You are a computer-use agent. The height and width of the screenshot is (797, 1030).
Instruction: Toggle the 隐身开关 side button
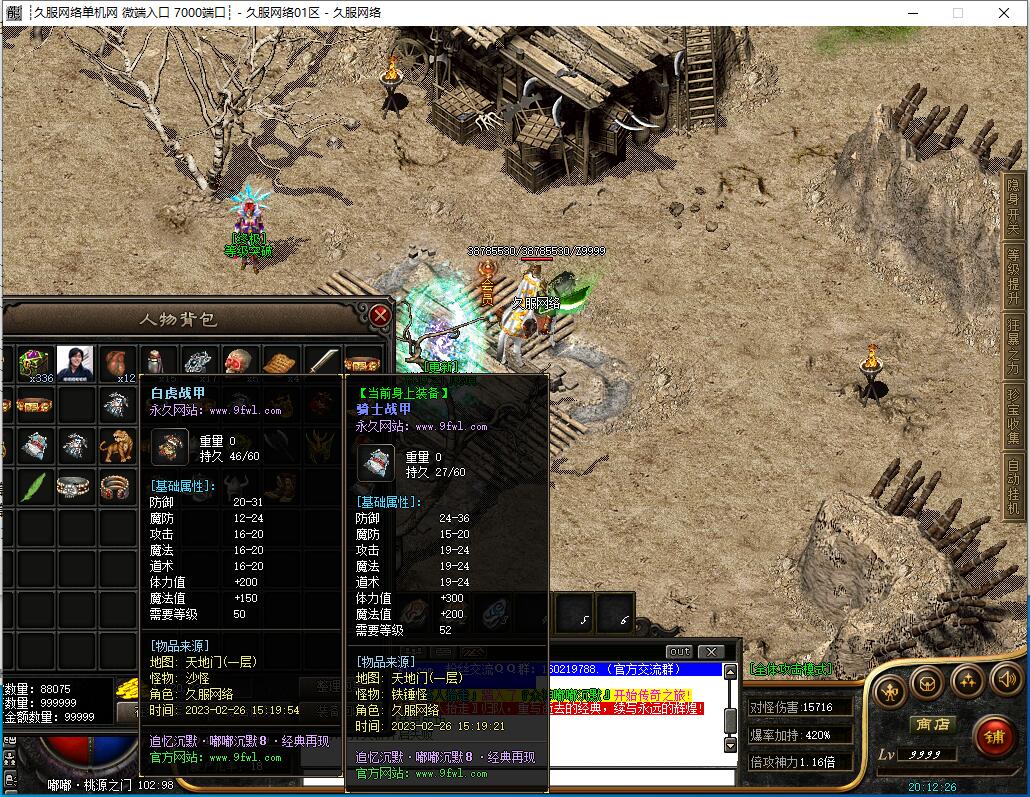1015,206
